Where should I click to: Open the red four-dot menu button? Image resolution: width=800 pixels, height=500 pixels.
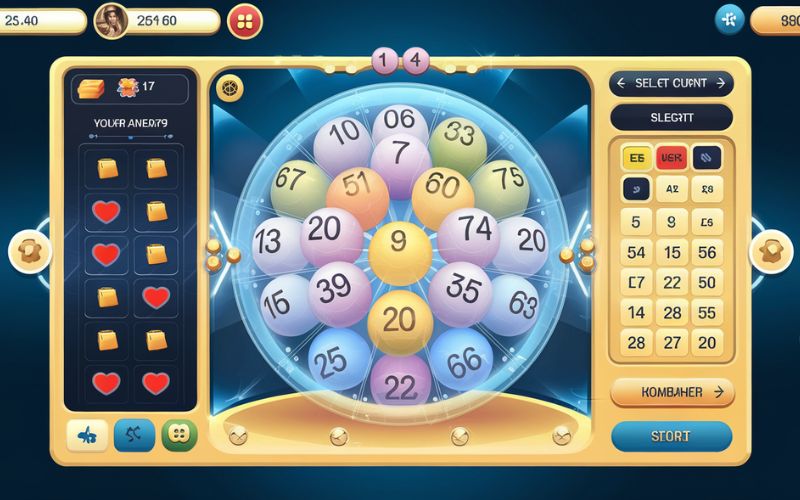pos(245,20)
